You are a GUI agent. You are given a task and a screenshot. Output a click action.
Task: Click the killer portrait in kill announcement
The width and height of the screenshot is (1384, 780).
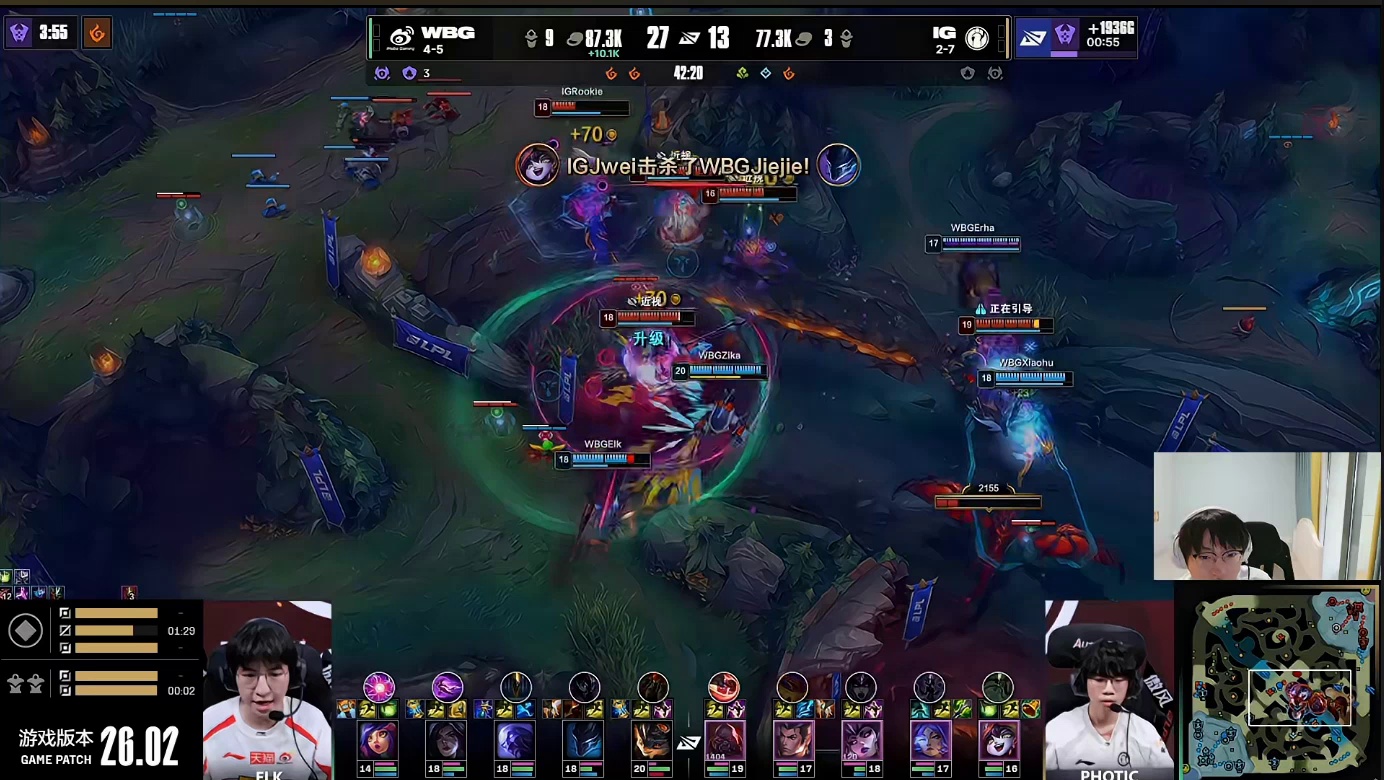coord(538,165)
